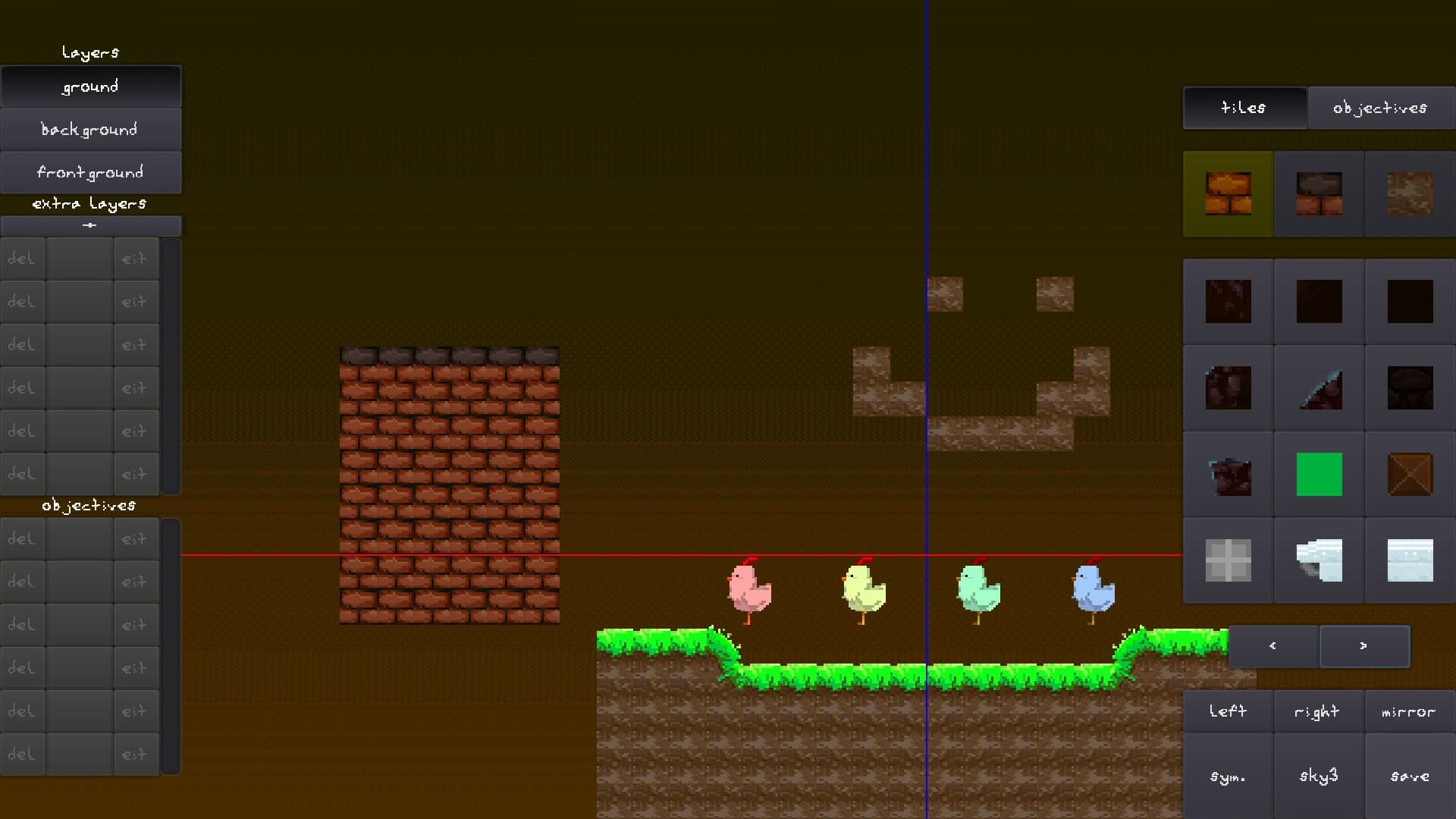Add a new extra layer with the plus control
The width and height of the screenshot is (1456, 819).
tap(90, 224)
